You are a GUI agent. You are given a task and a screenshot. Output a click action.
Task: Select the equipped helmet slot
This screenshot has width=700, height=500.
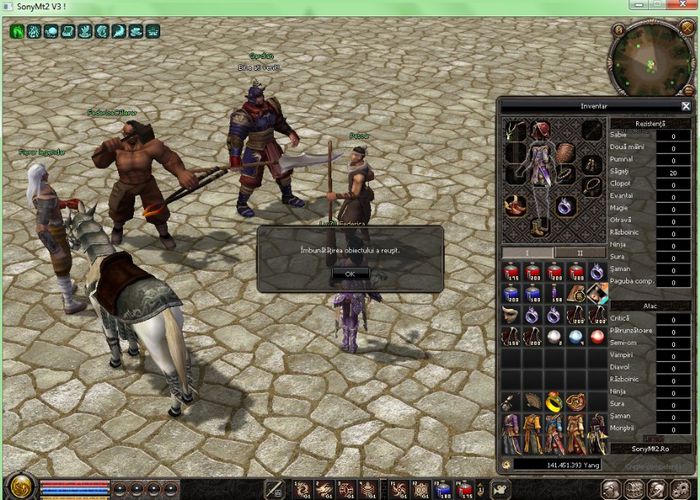542,131
